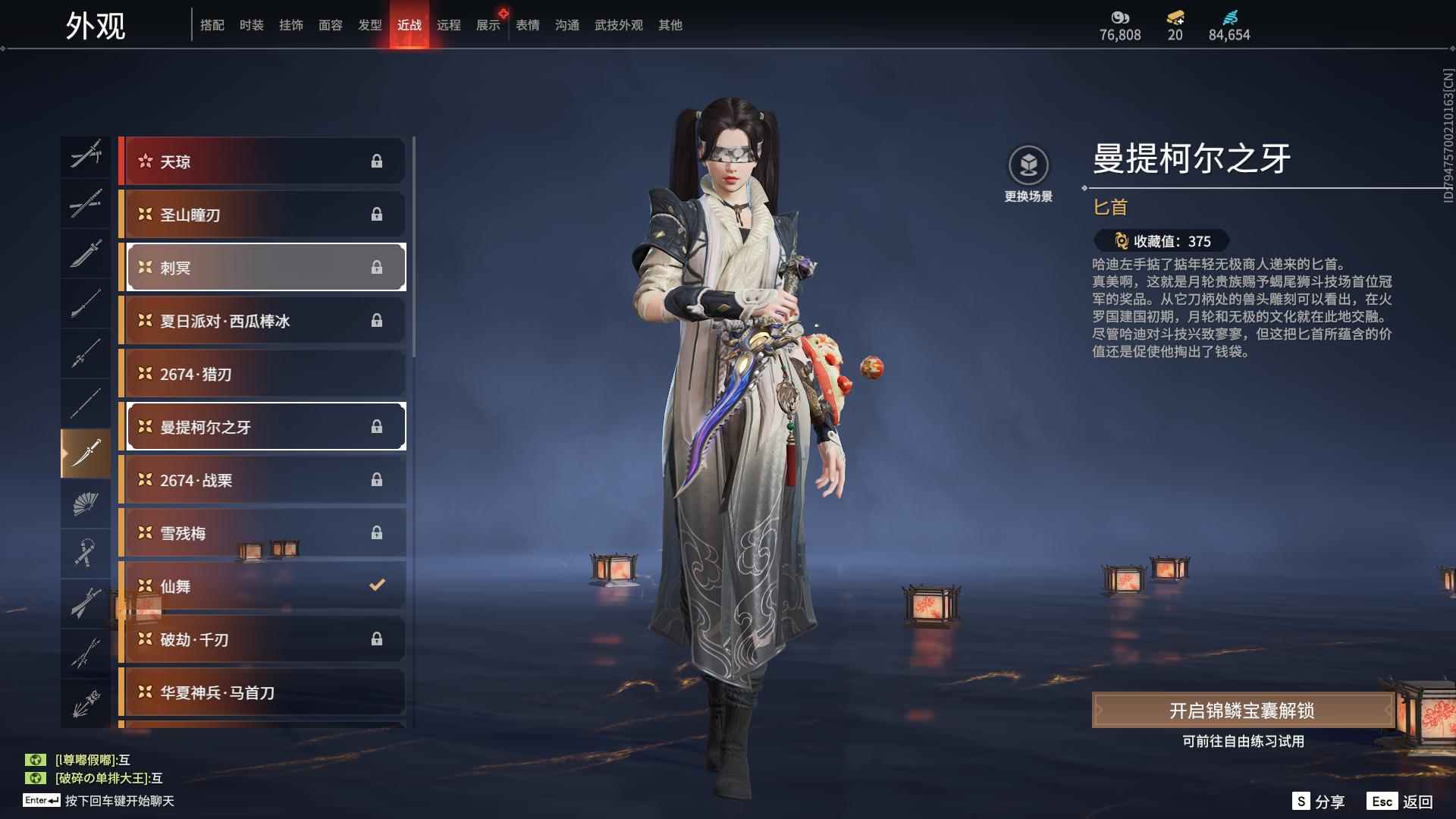Viewport: 1456px width, 819px height.
Task: Pick the 刺冥 dagger skin
Action: click(262, 268)
